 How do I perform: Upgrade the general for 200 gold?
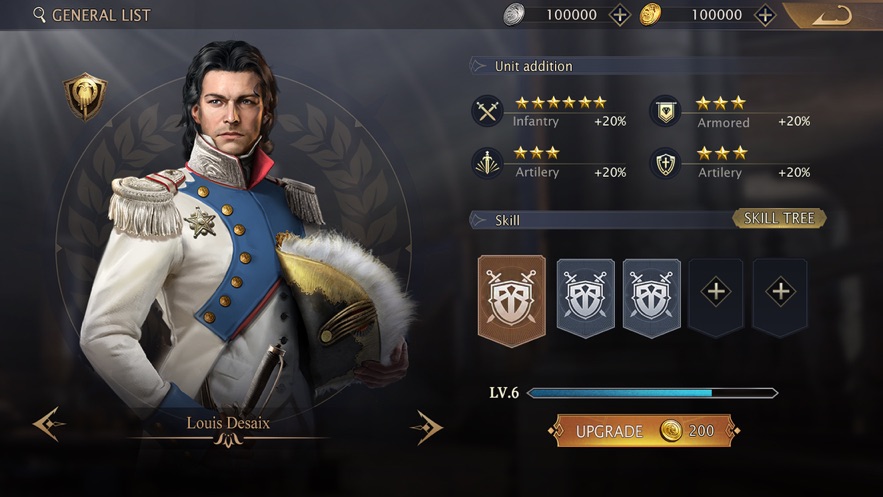644,431
